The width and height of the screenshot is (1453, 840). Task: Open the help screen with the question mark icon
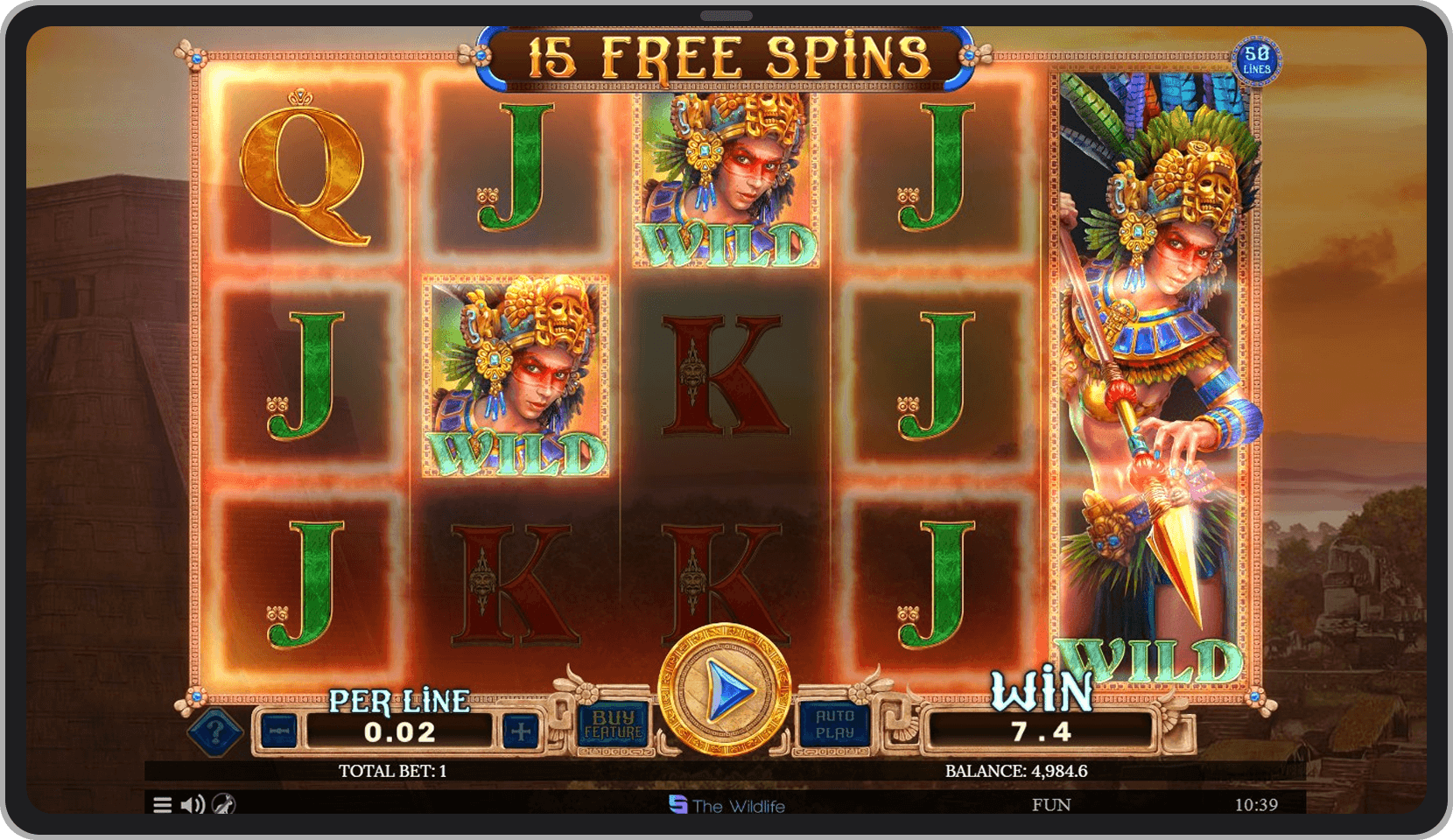[x=215, y=733]
